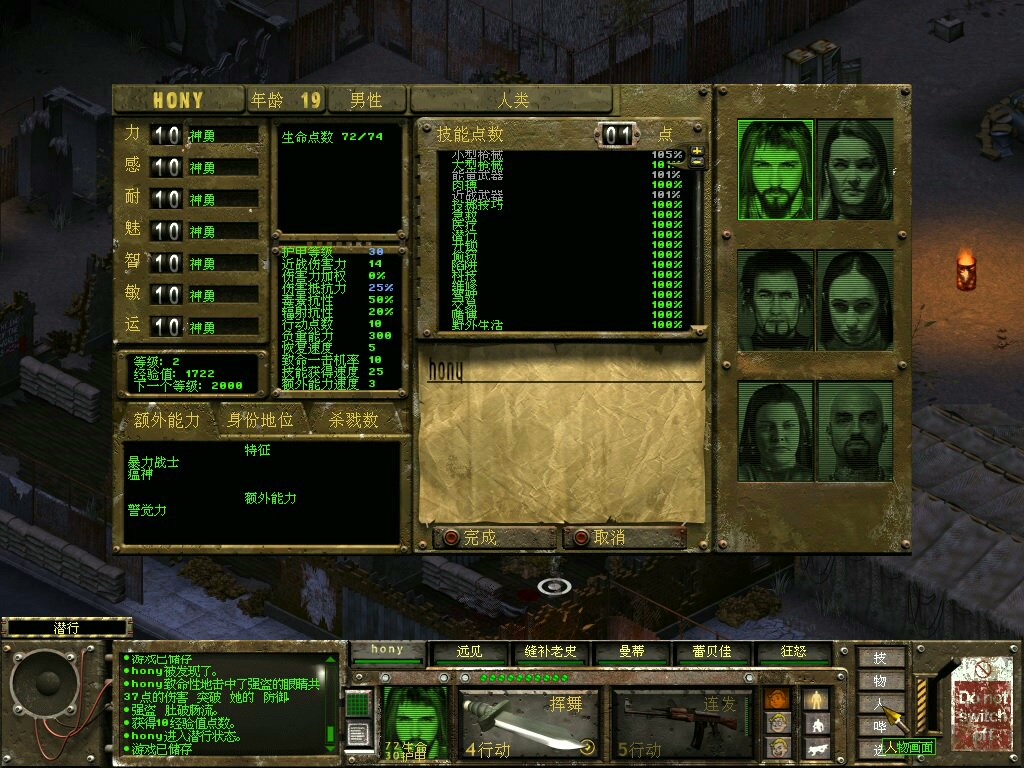Decrease skill with the minus button

point(697,163)
